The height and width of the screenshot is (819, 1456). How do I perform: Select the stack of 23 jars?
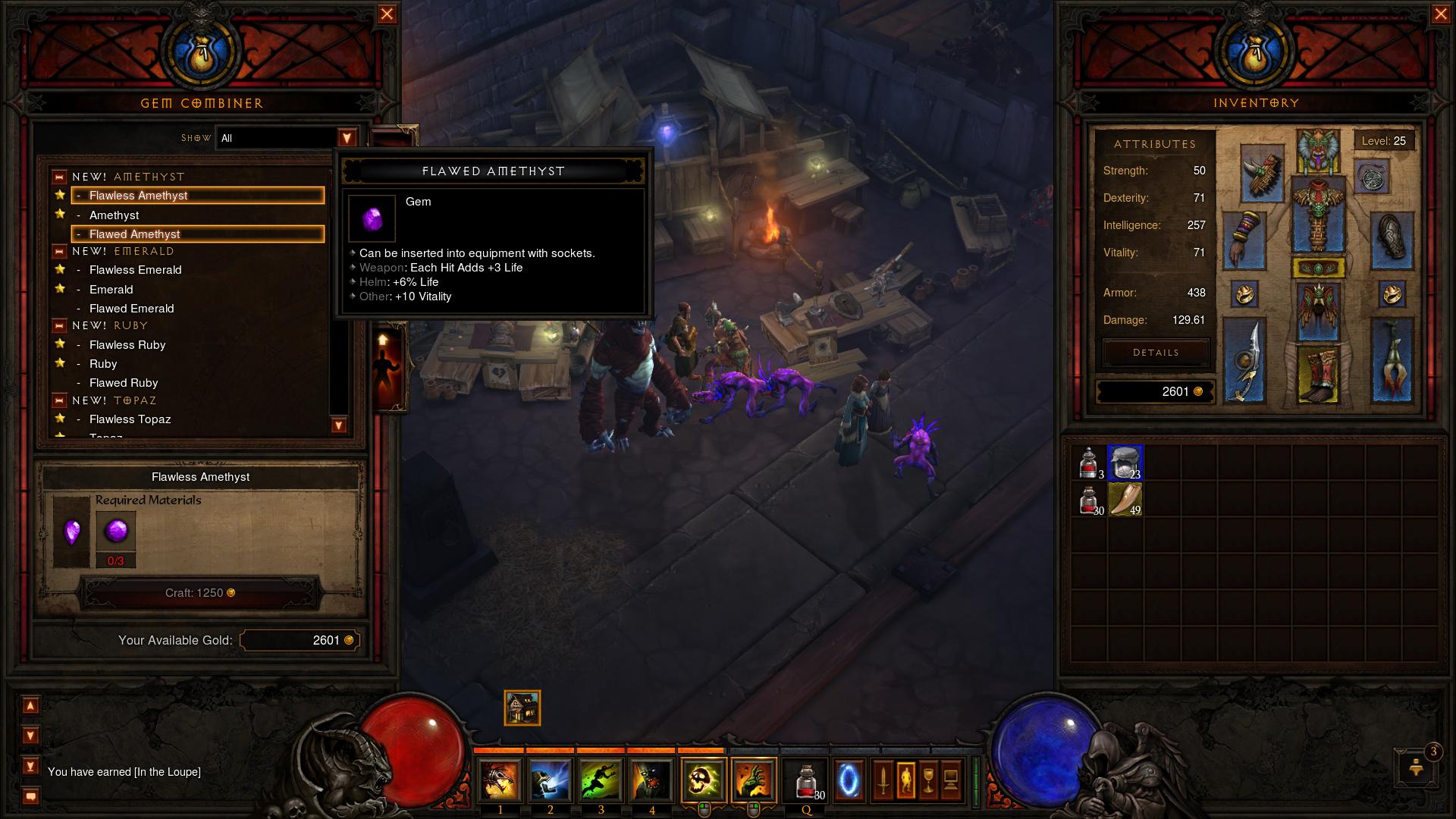(1125, 463)
